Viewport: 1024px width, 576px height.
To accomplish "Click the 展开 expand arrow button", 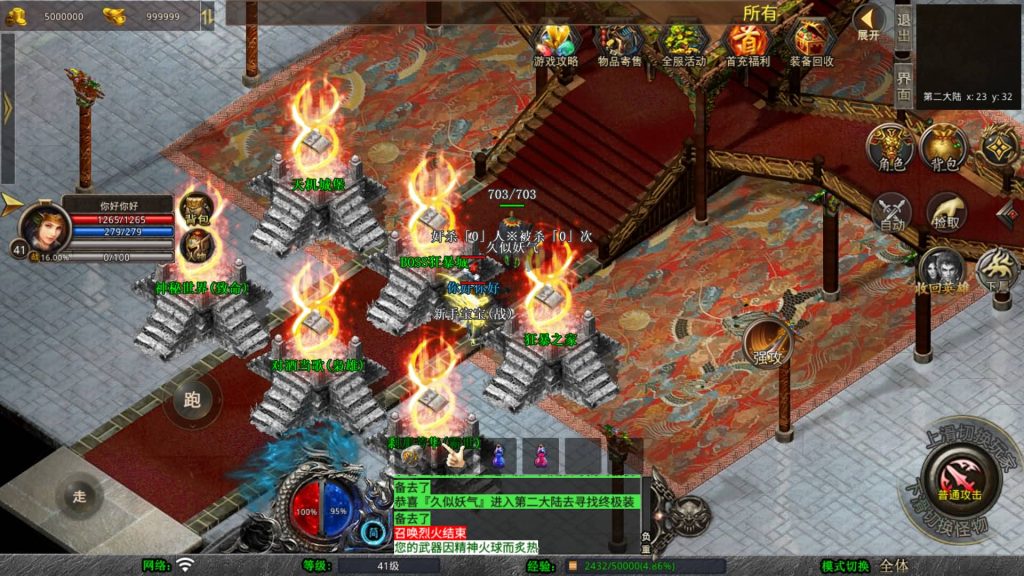I will 868,22.
